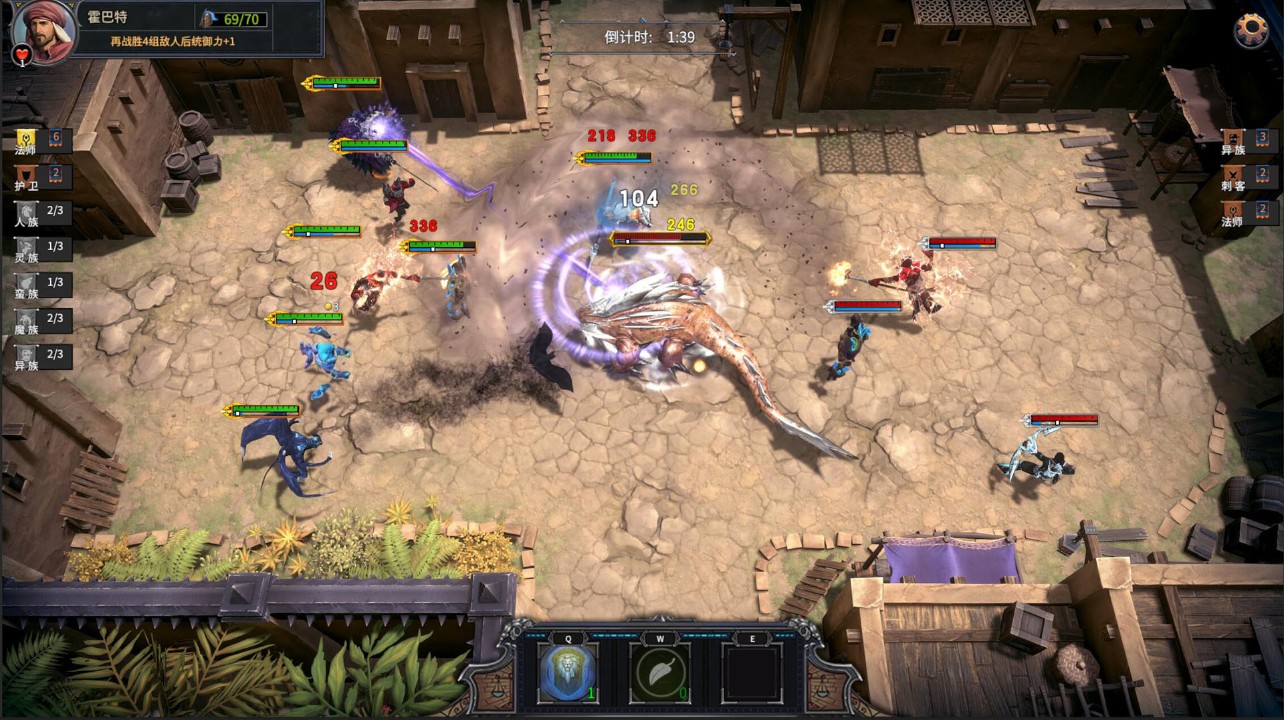
Task: Show the 蛮族 race synergy
Action: click(27, 284)
